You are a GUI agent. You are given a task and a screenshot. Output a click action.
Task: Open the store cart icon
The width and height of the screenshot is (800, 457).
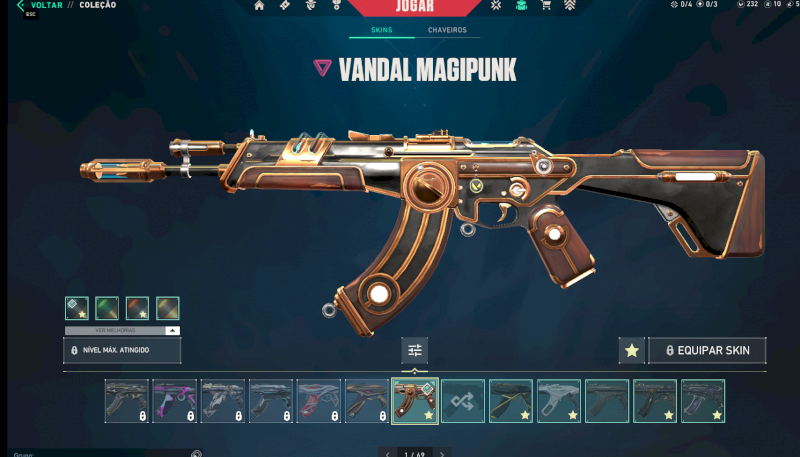545,6
